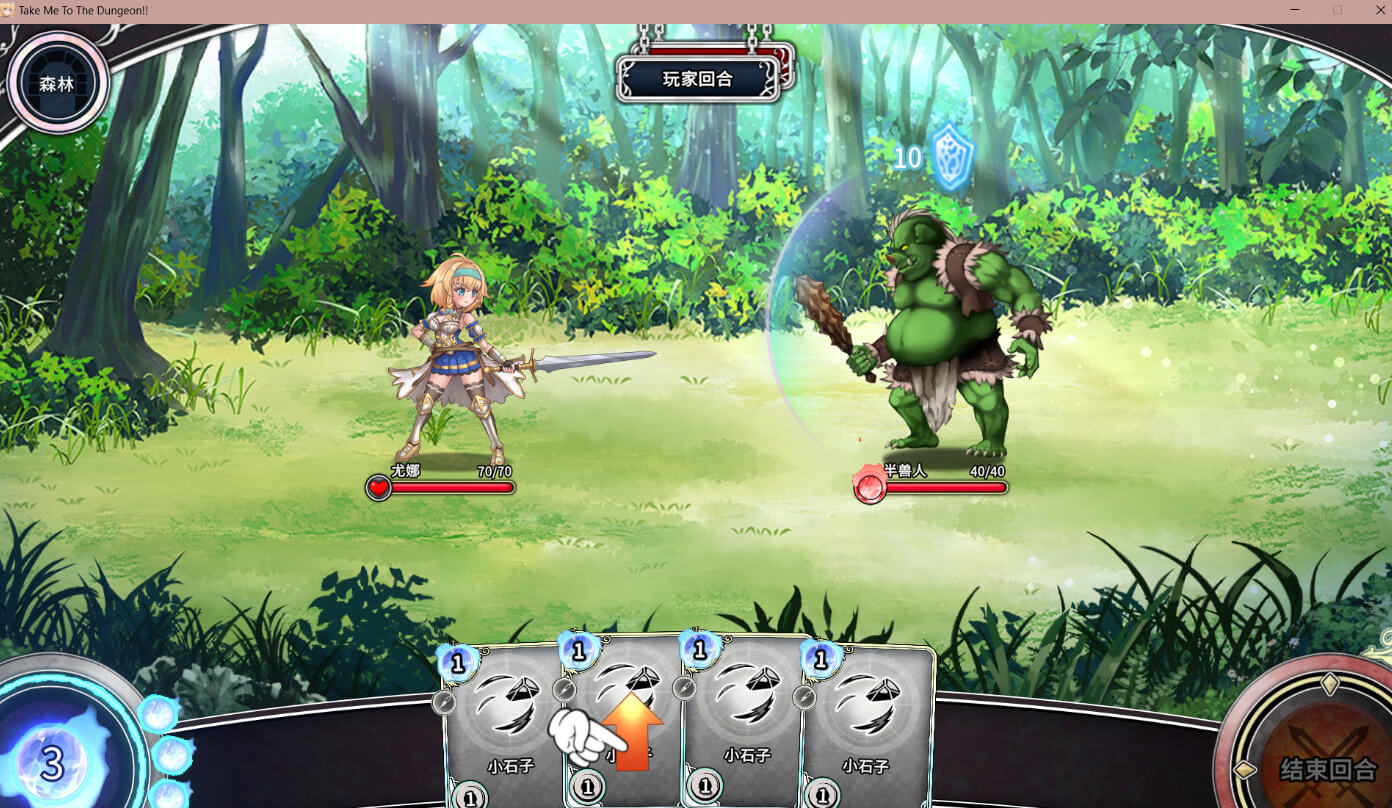
Task: End the turn with 结束回合
Action: tap(1327, 767)
